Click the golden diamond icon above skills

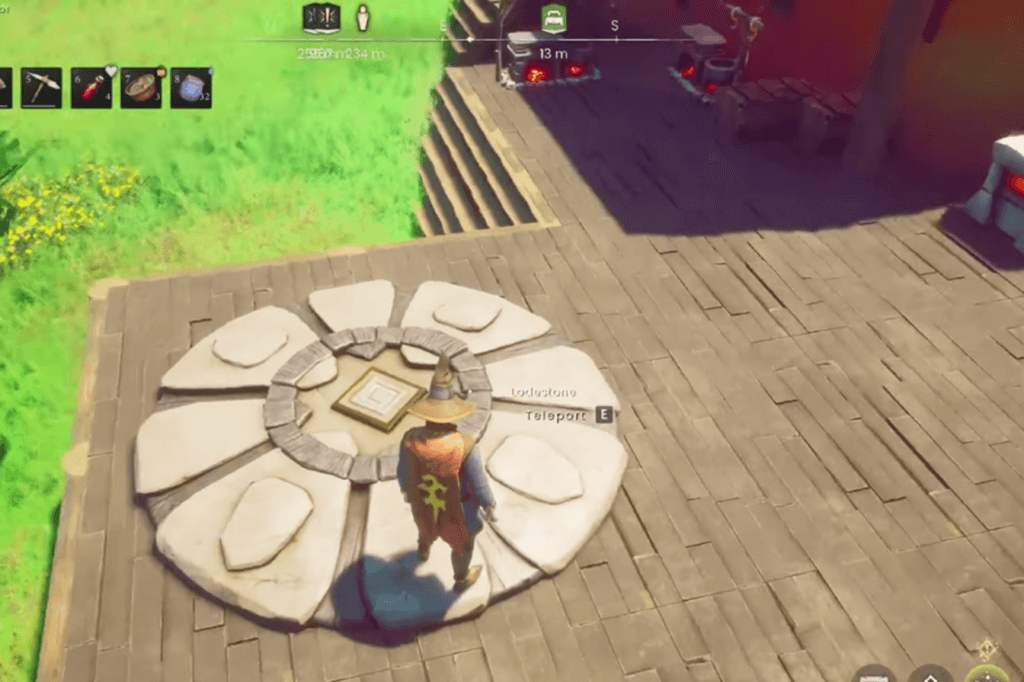click(988, 647)
